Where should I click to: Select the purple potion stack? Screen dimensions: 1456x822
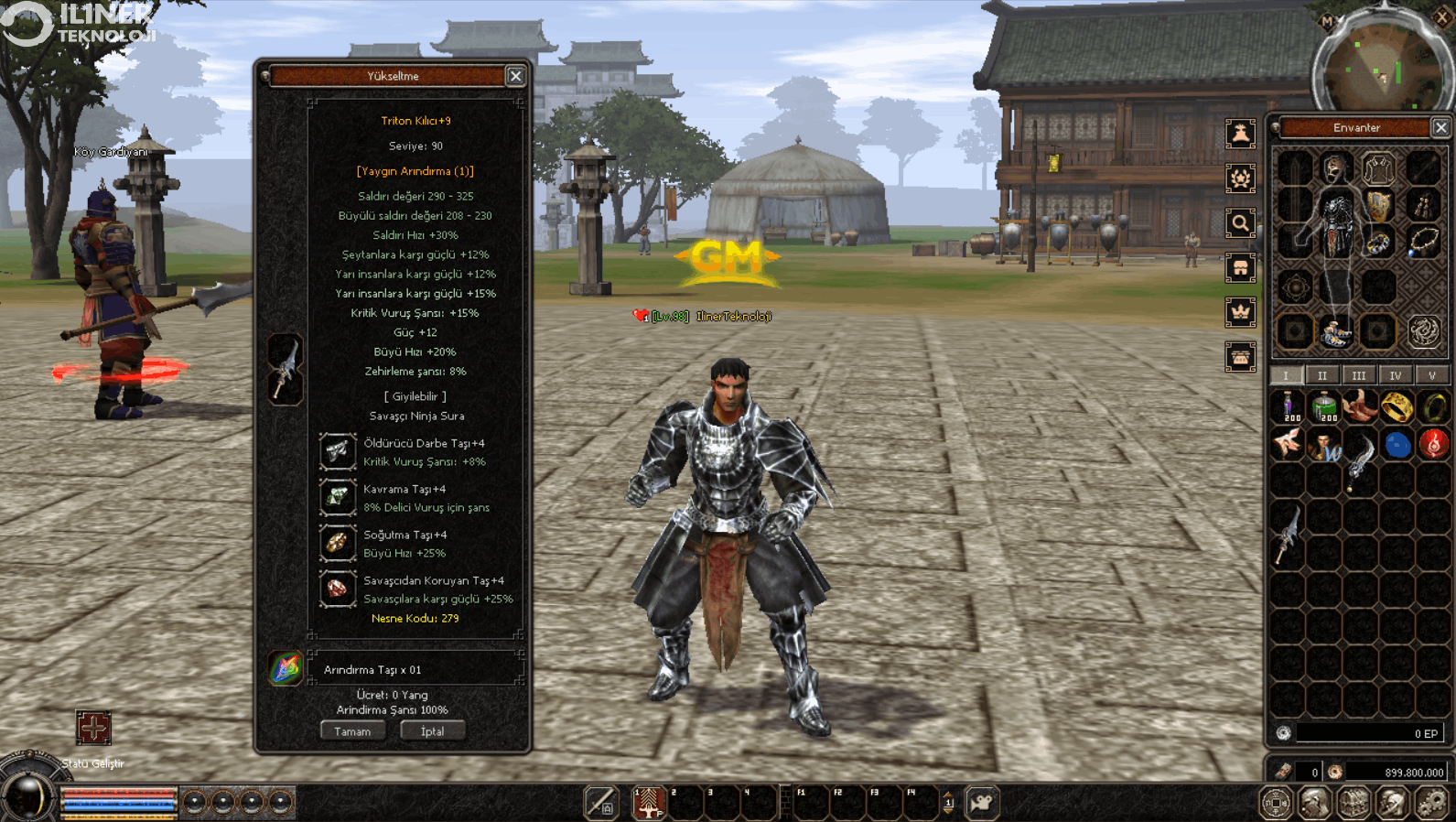point(1289,406)
